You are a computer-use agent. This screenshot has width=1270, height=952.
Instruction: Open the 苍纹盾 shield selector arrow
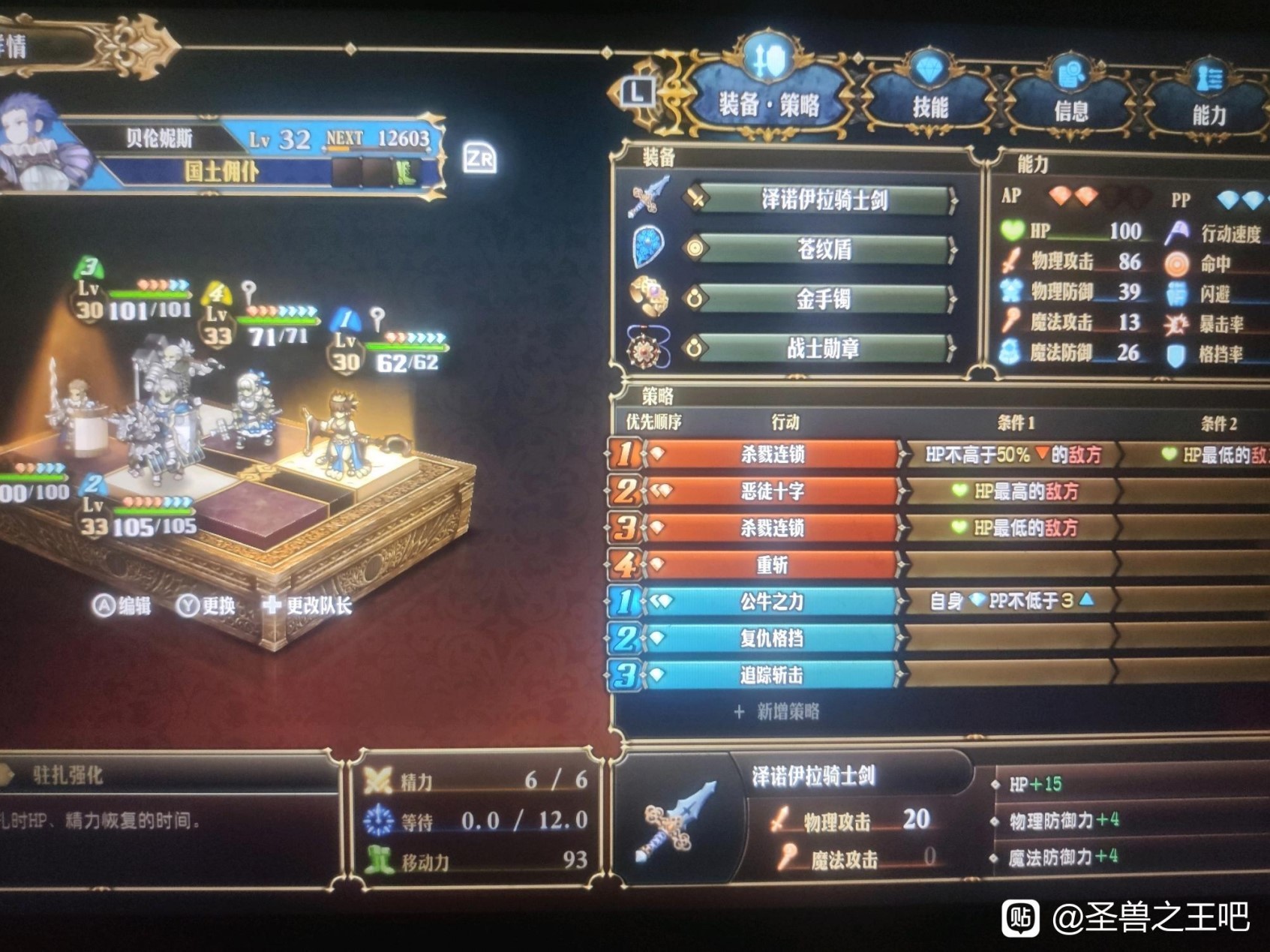pyautogui.click(x=954, y=248)
